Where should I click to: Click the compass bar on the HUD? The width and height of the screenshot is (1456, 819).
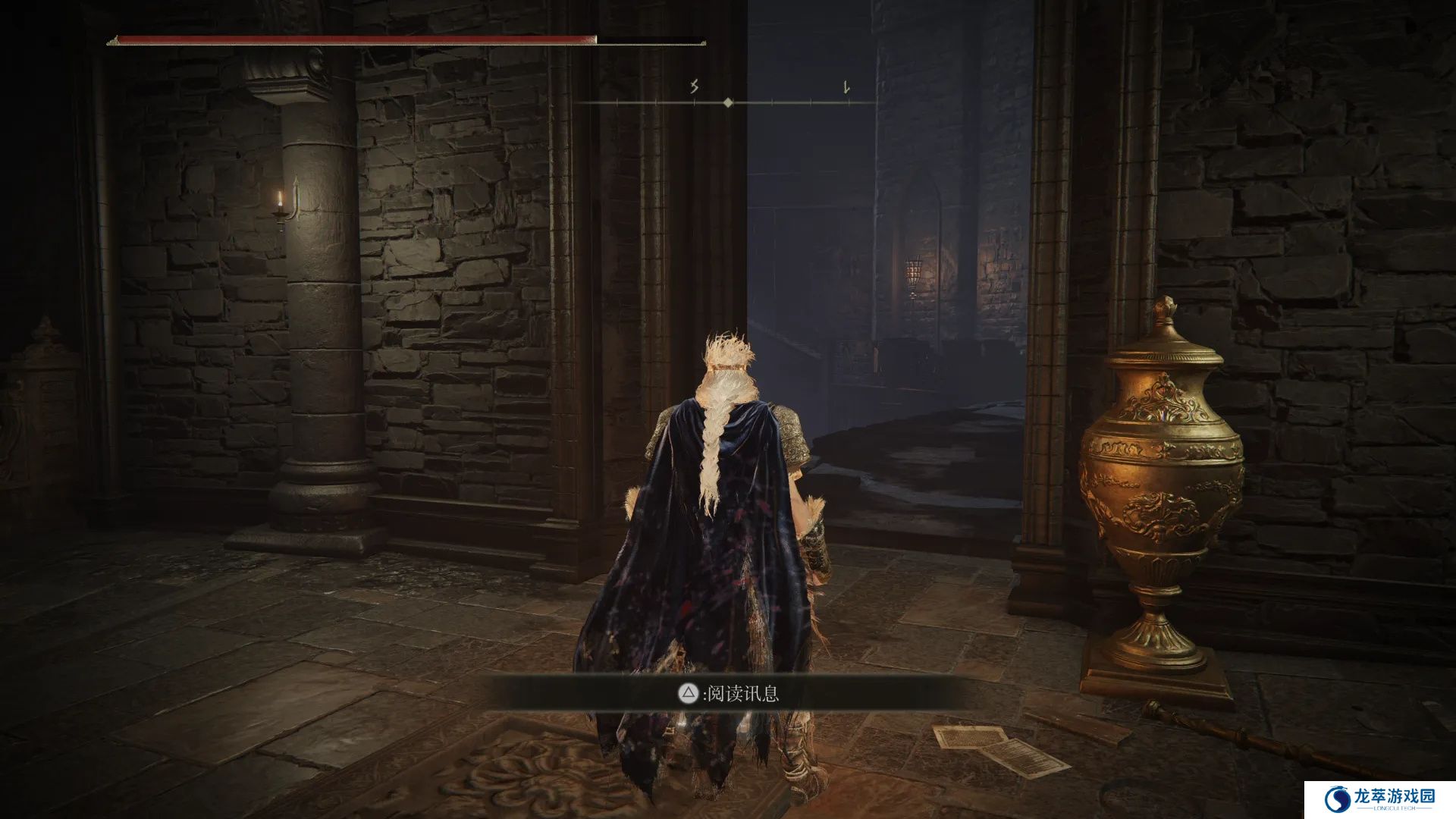(x=727, y=102)
